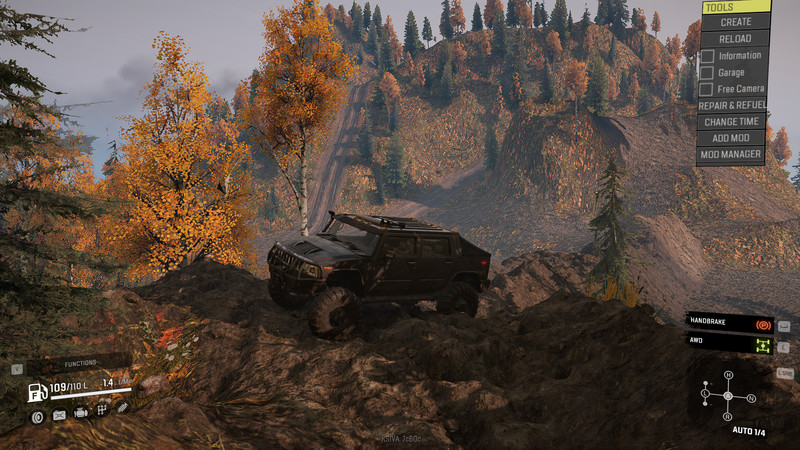The height and width of the screenshot is (450, 800).
Task: Shift to the H gear node
Action: coord(728,375)
